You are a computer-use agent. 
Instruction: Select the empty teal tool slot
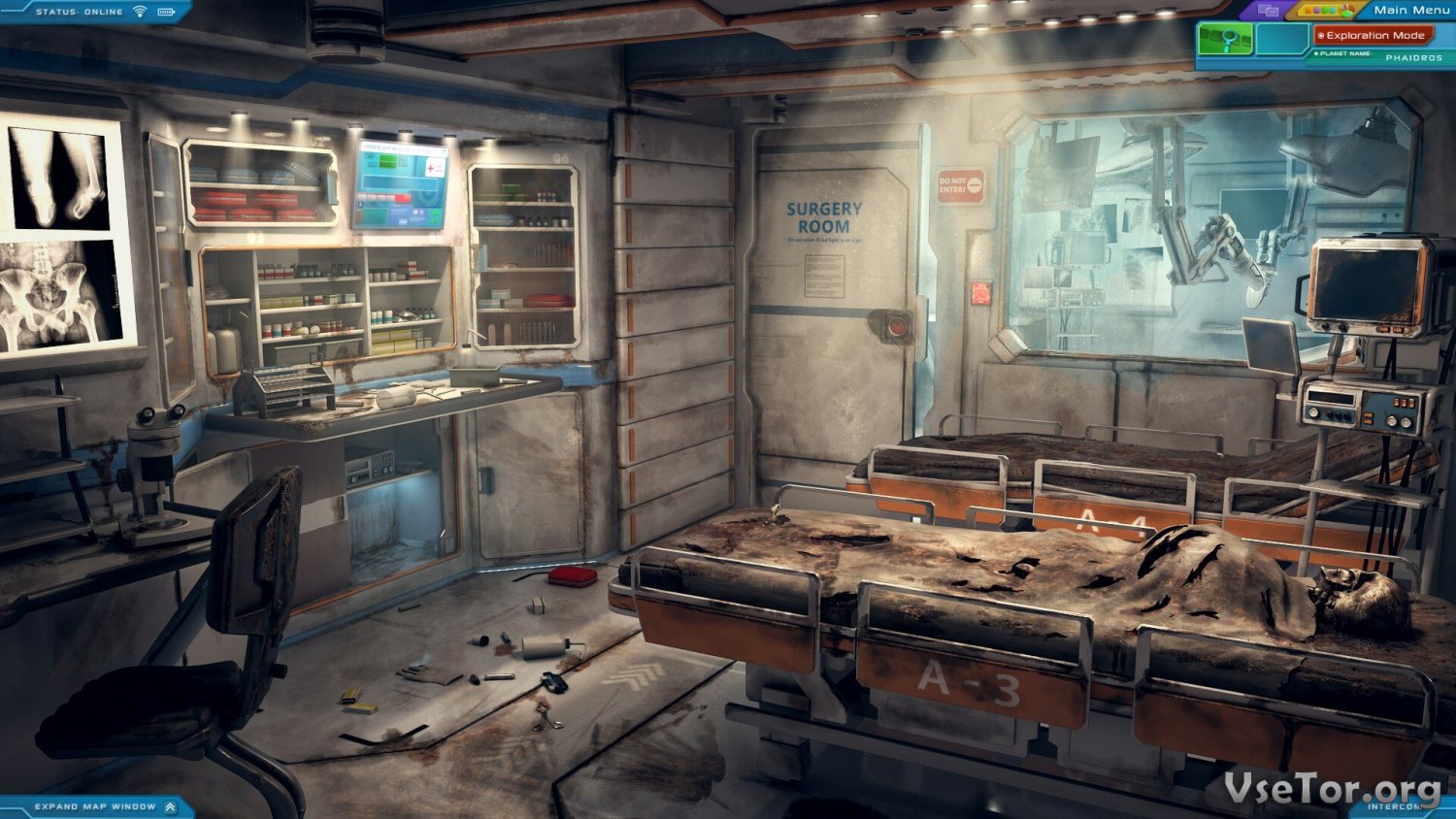(1282, 40)
